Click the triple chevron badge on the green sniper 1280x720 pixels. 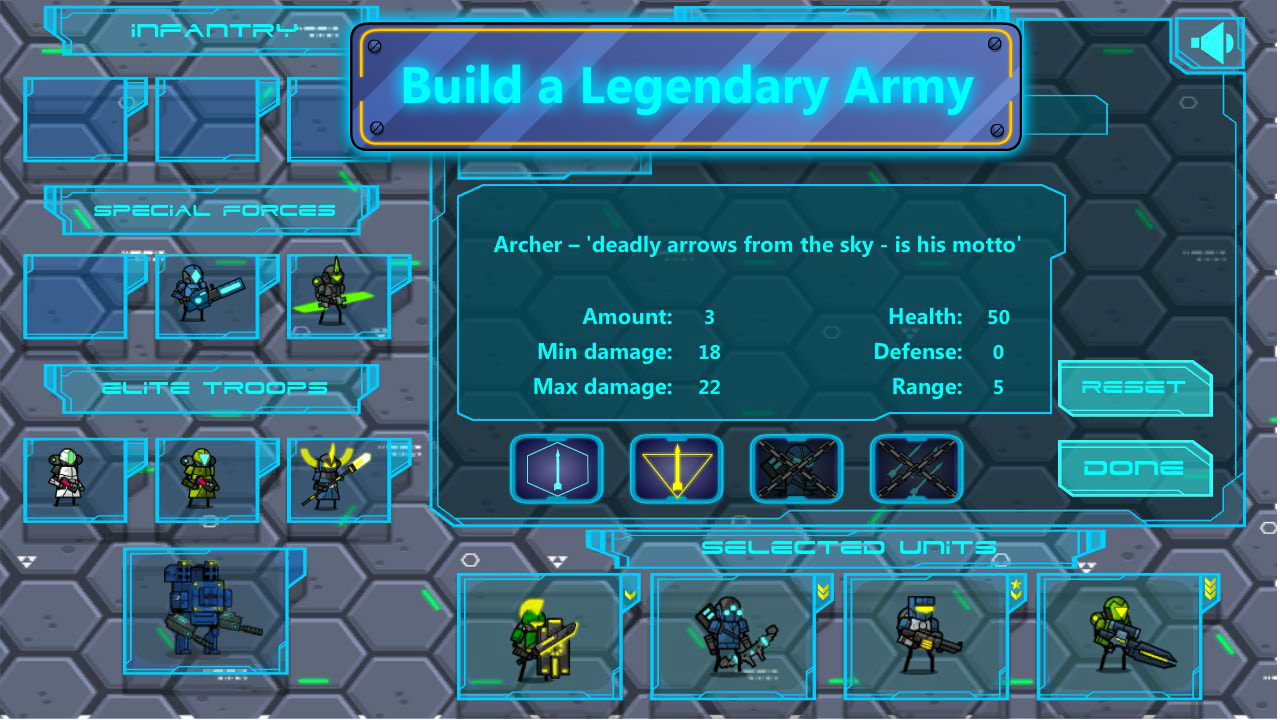click(x=1209, y=588)
